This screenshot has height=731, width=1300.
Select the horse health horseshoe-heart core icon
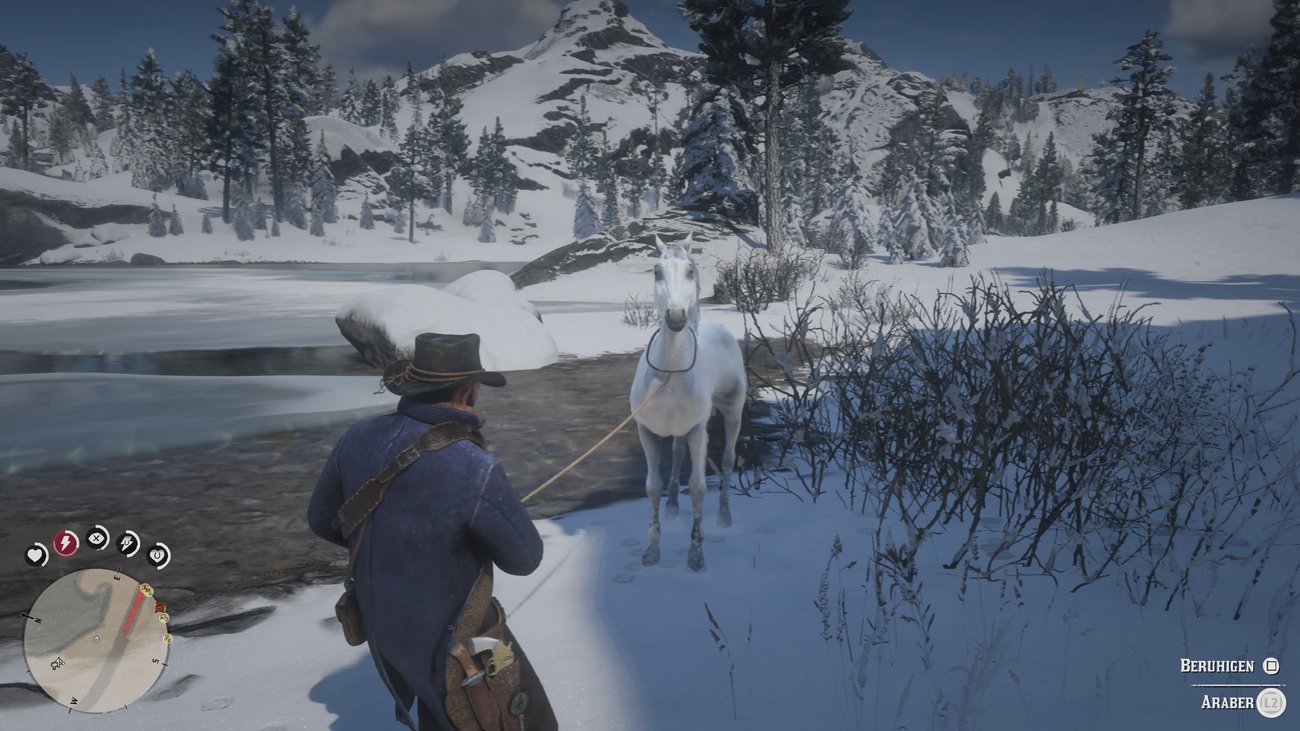[157, 556]
